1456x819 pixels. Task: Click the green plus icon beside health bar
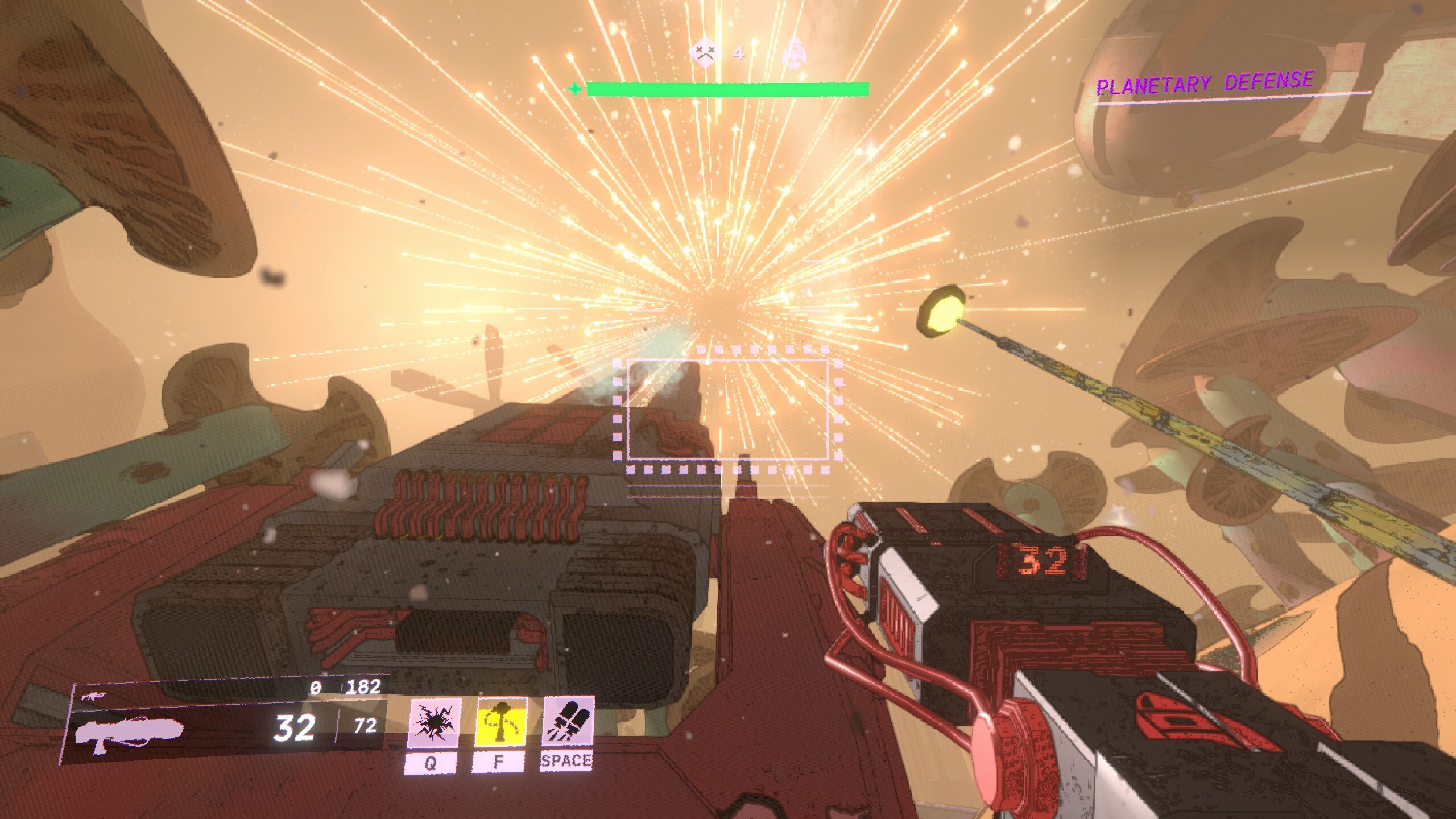pos(576,89)
